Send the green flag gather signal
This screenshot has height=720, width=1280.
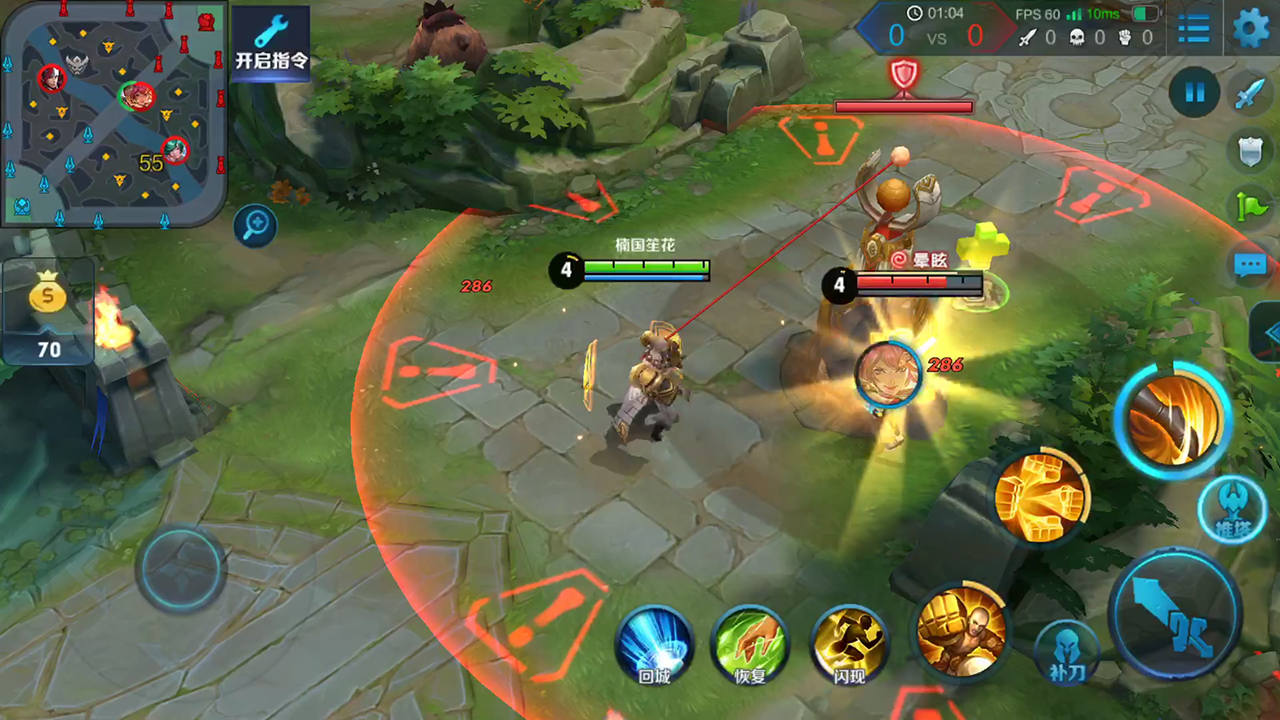[x=1251, y=207]
